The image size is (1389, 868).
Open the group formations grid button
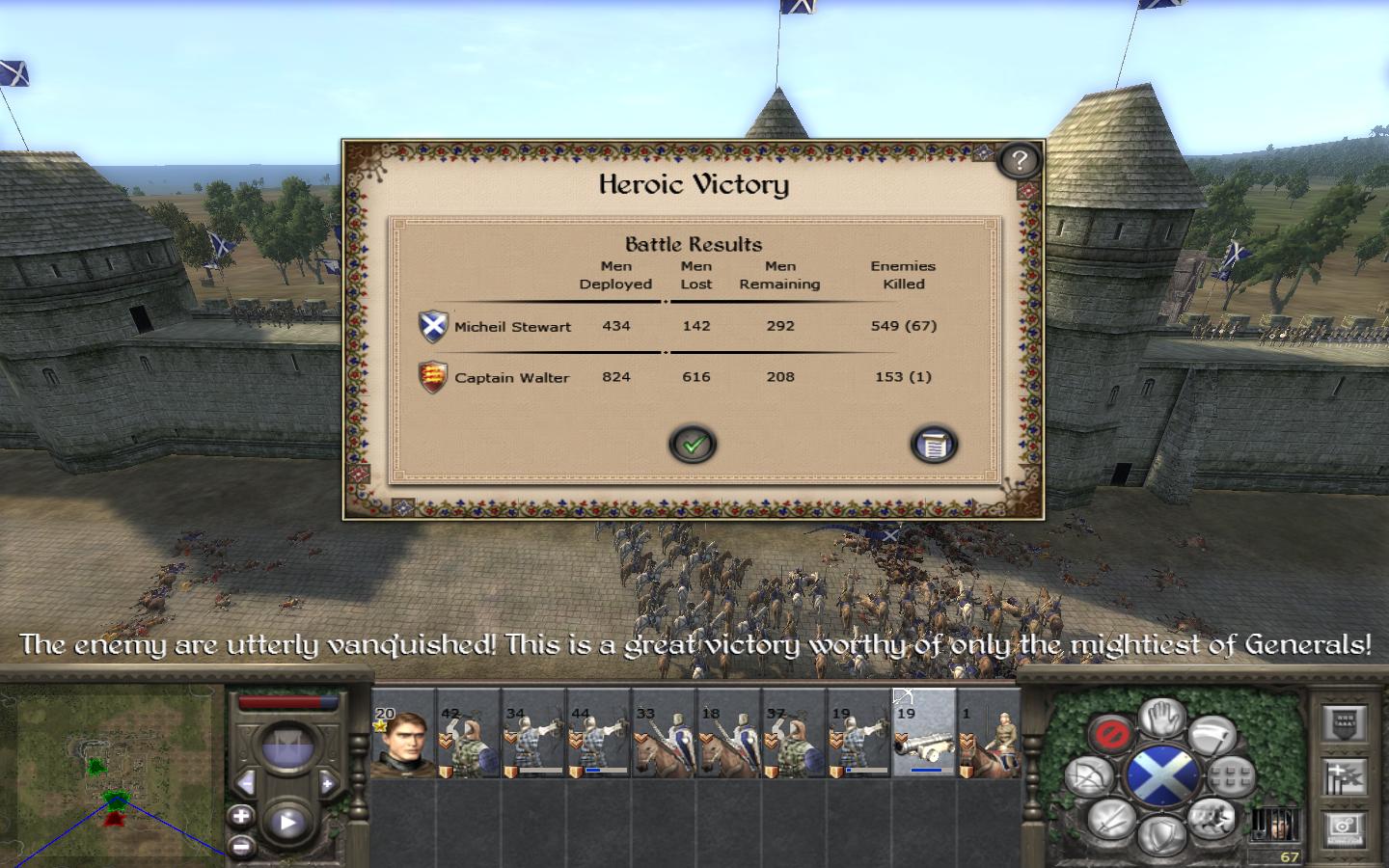(x=1230, y=774)
